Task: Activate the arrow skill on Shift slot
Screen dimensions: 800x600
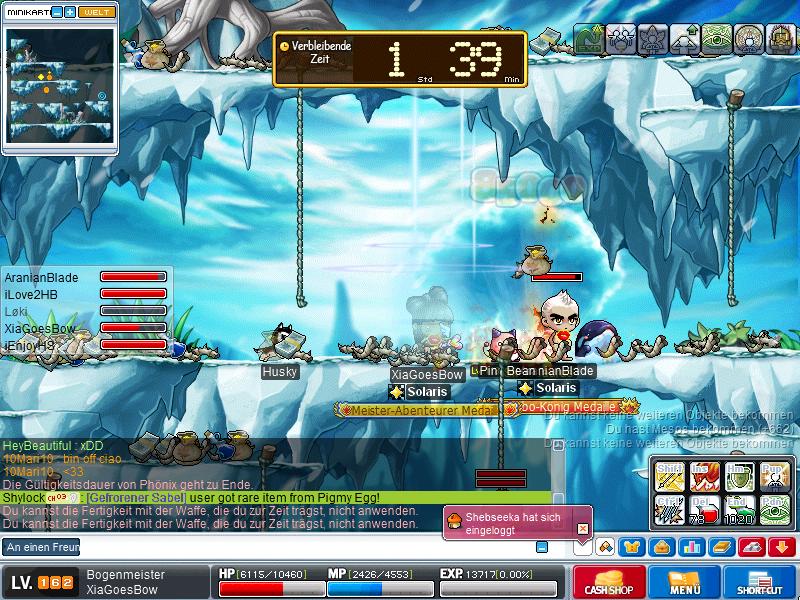Action: 668,474
